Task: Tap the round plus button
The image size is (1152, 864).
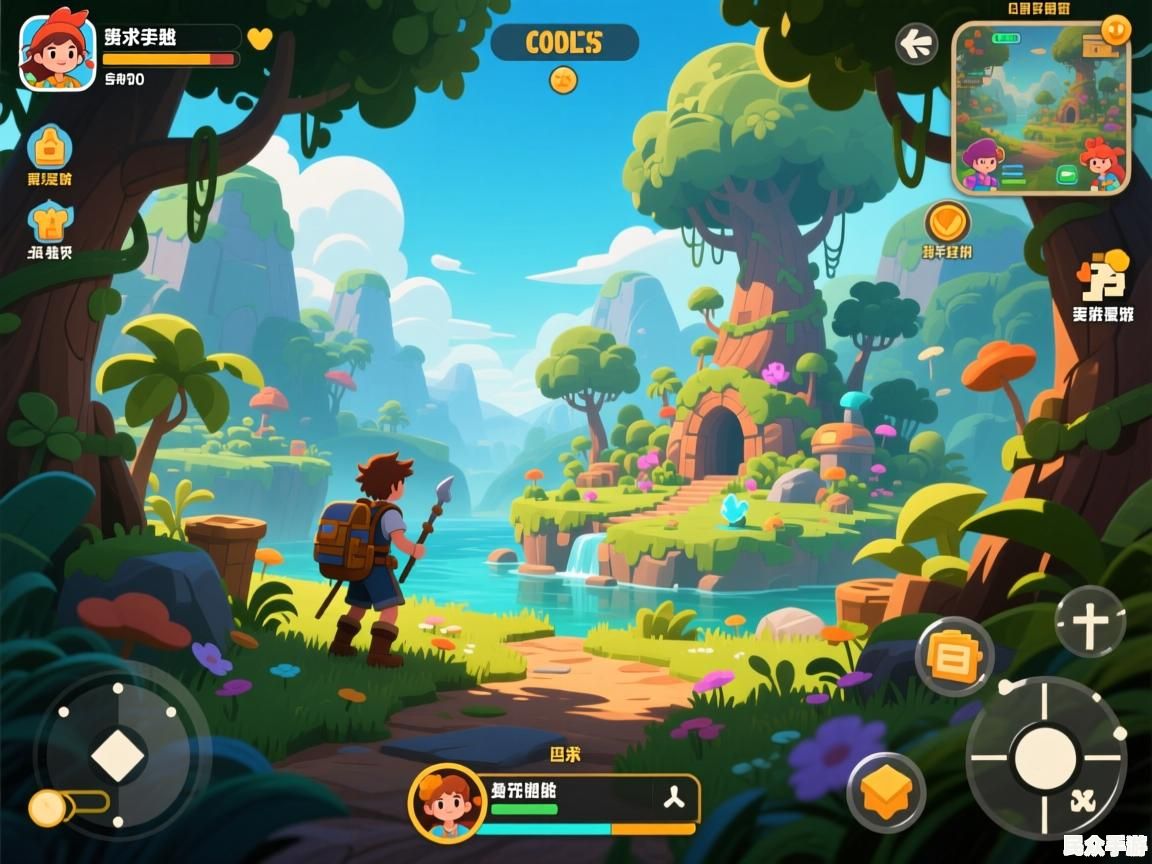Action: pyautogui.click(x=1090, y=621)
